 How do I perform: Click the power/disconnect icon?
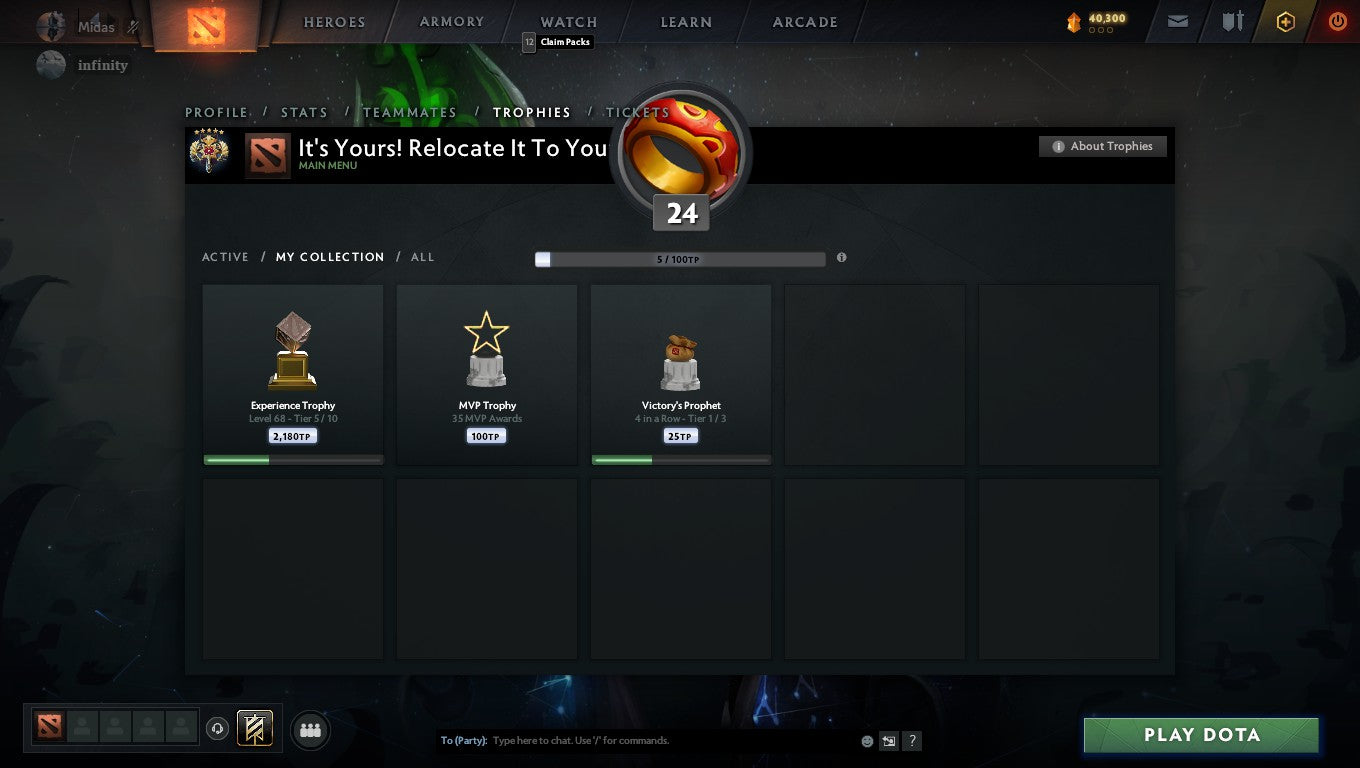tap(1337, 20)
